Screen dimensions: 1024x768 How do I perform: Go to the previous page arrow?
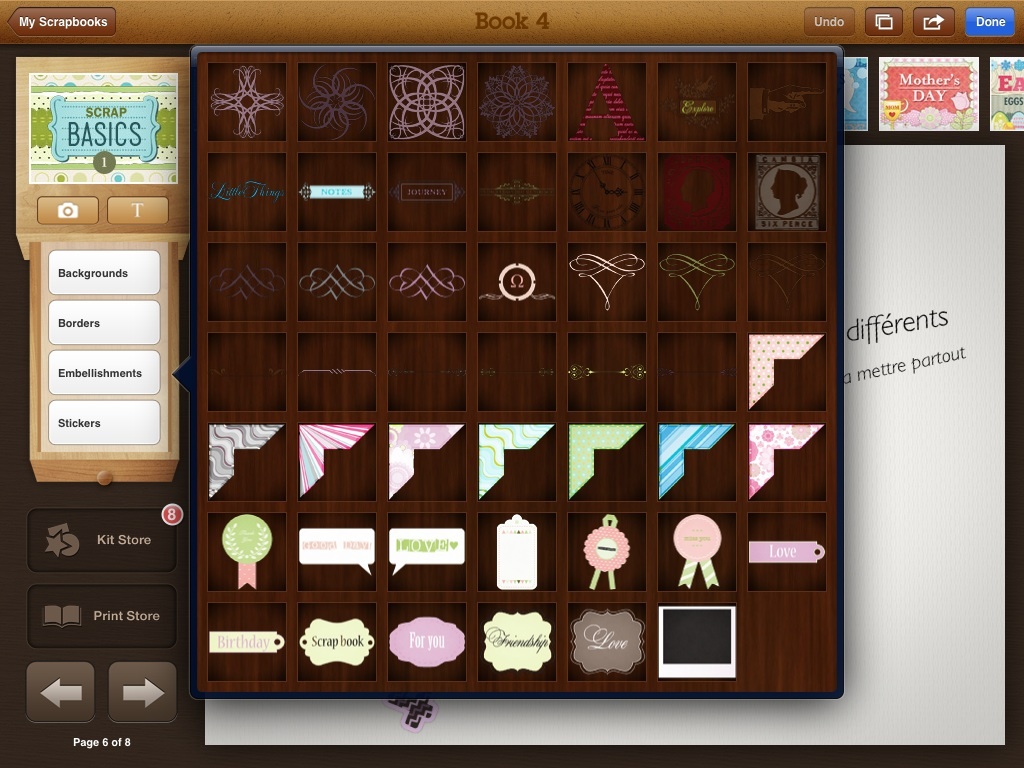point(61,692)
